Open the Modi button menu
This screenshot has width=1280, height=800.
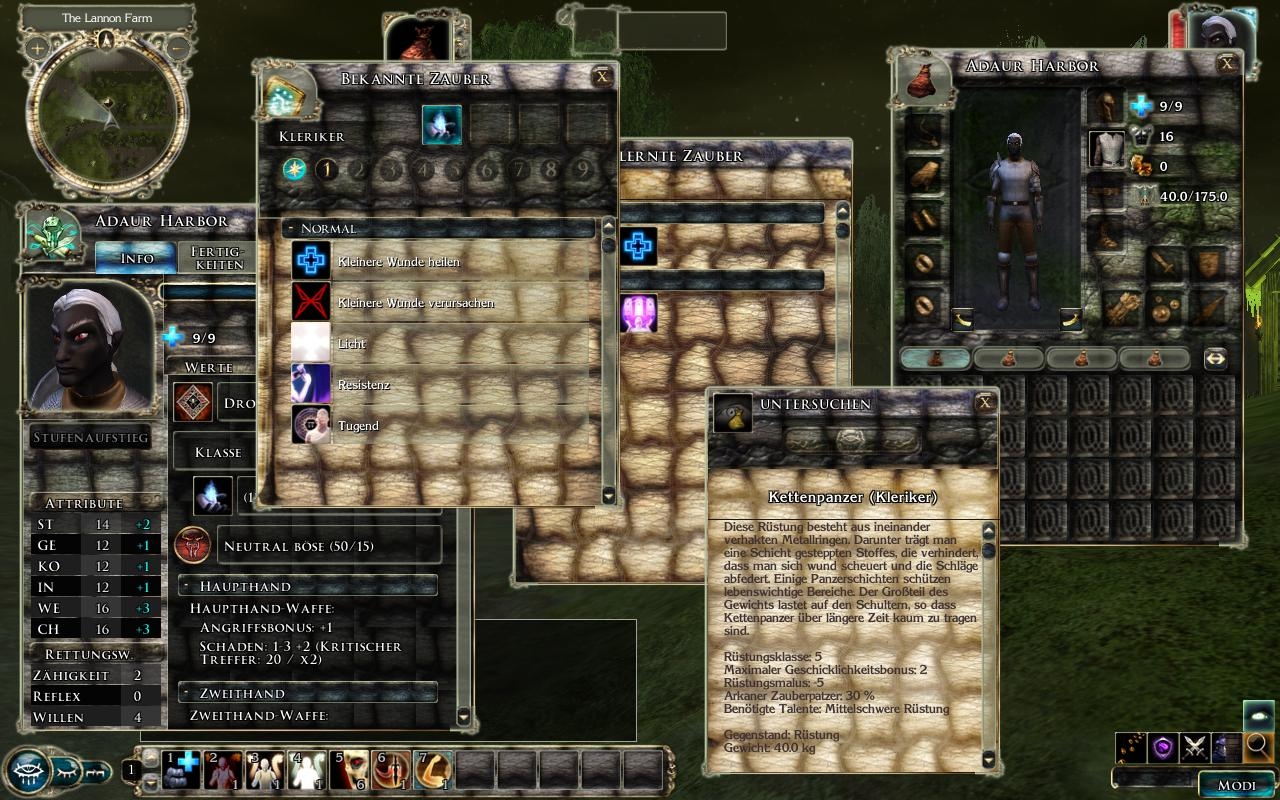(1236, 785)
